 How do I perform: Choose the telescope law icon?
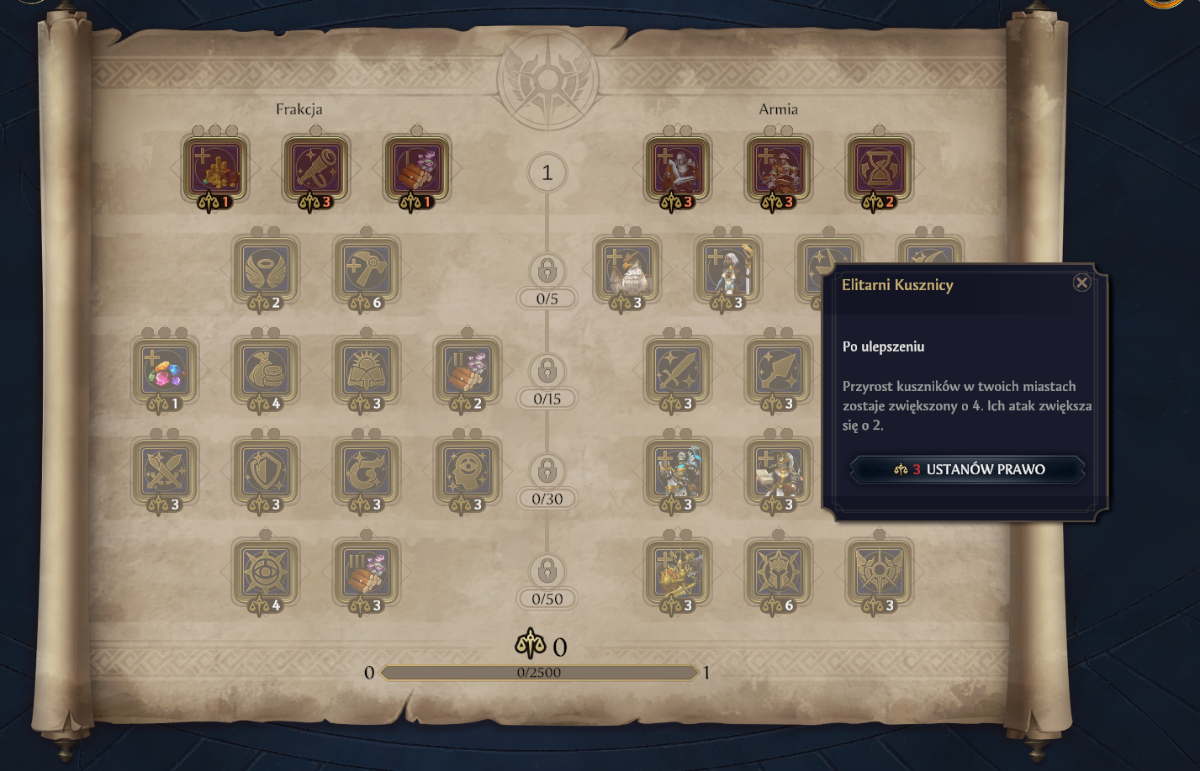316,168
